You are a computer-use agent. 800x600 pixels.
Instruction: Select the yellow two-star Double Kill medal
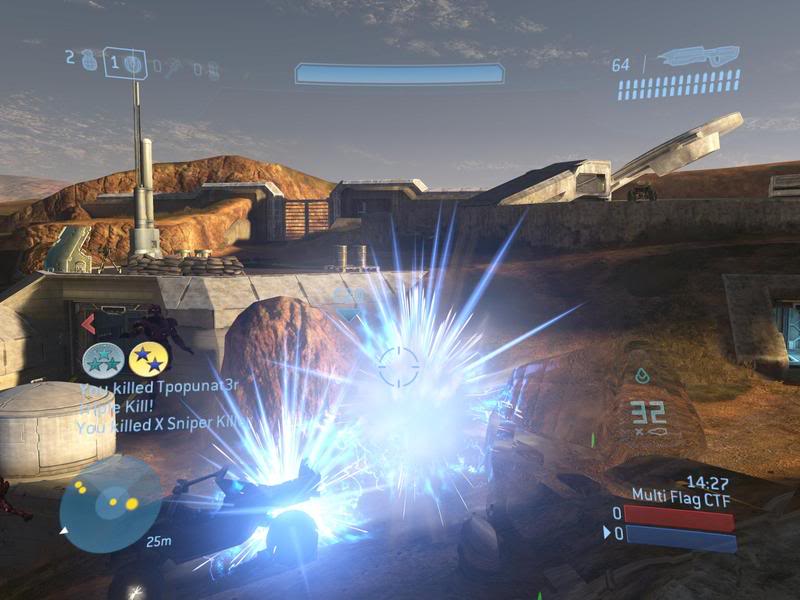pyautogui.click(x=148, y=360)
